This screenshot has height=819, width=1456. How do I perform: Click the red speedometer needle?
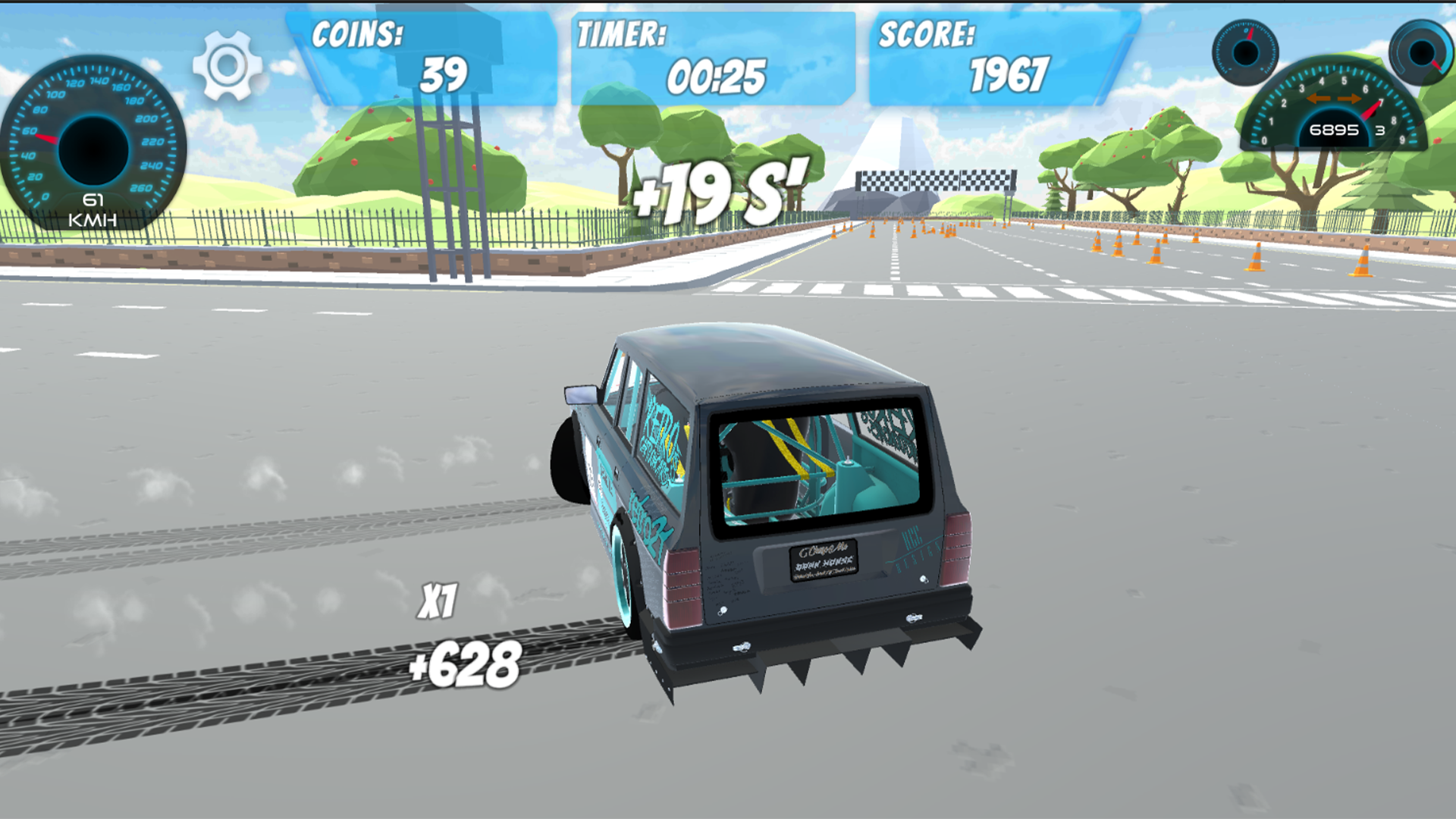tap(47, 139)
